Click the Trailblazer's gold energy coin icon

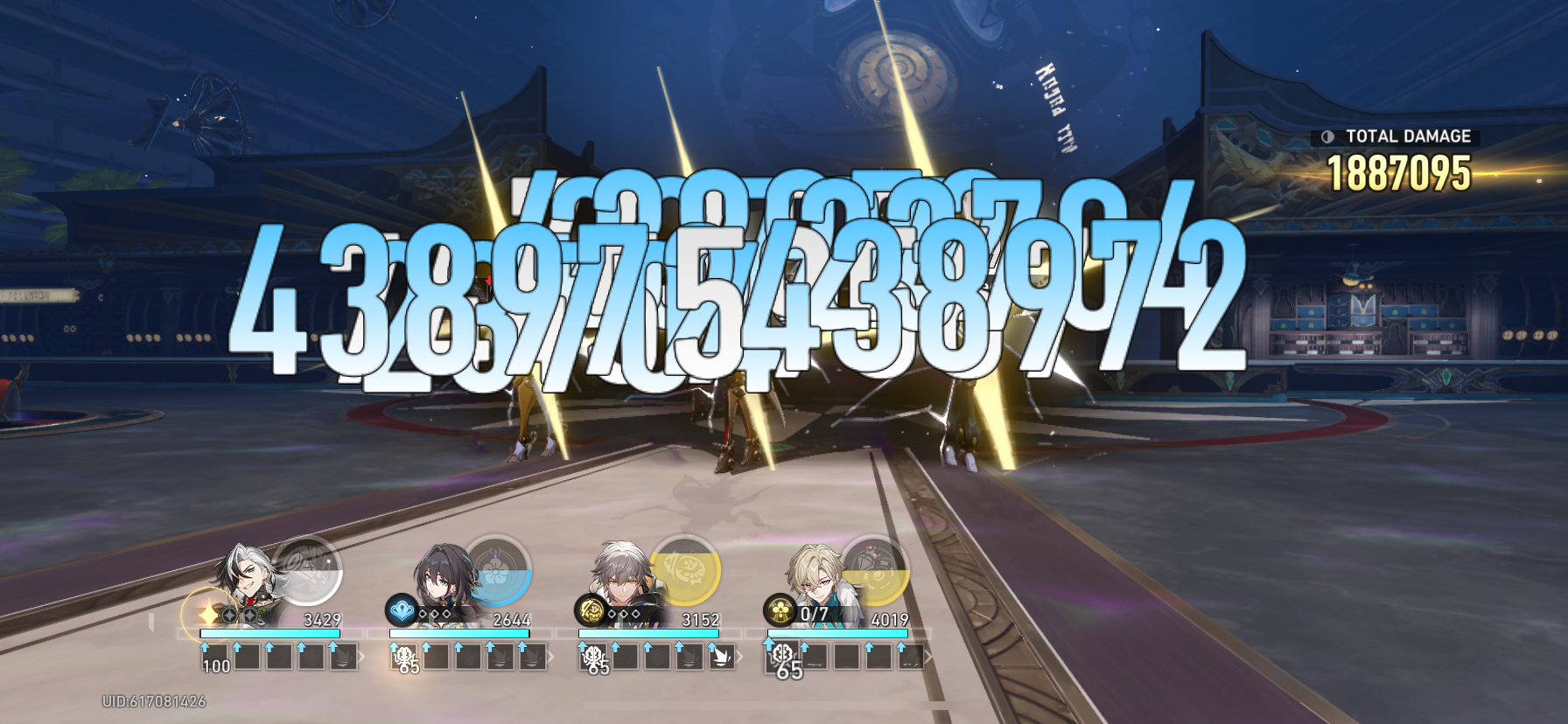[590, 611]
